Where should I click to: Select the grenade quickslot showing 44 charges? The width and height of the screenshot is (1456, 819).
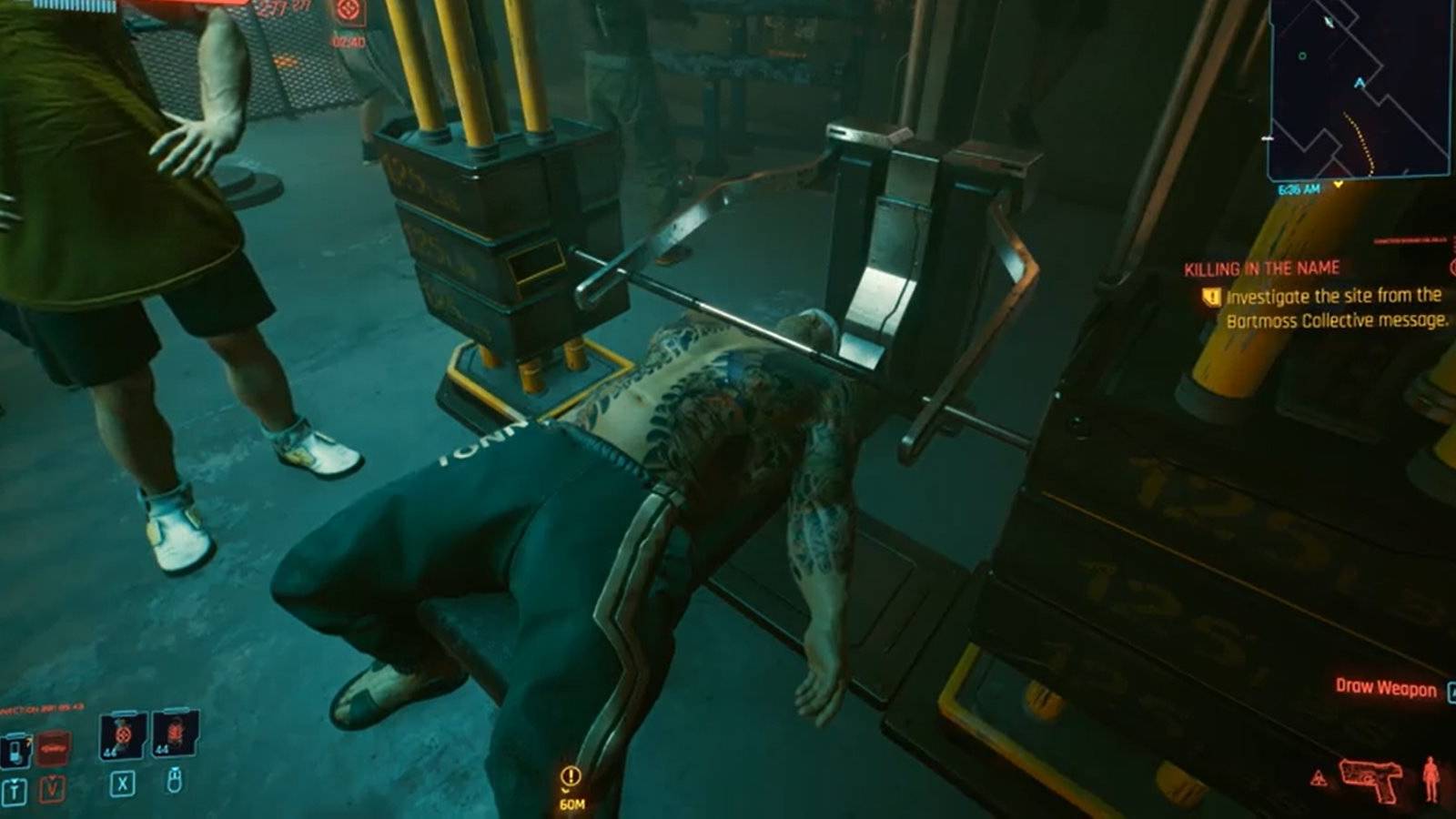(123, 733)
